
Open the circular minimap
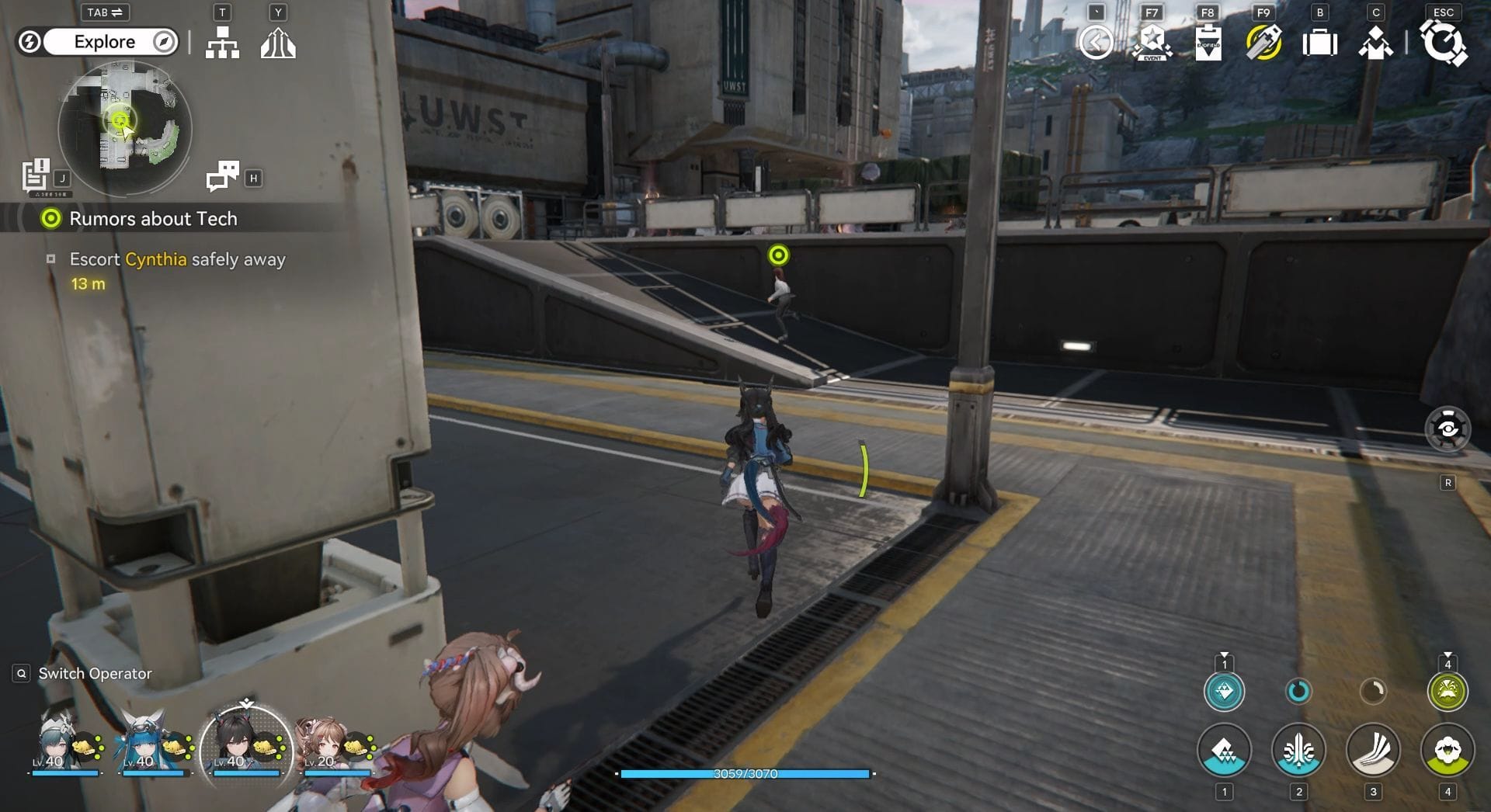tap(125, 128)
